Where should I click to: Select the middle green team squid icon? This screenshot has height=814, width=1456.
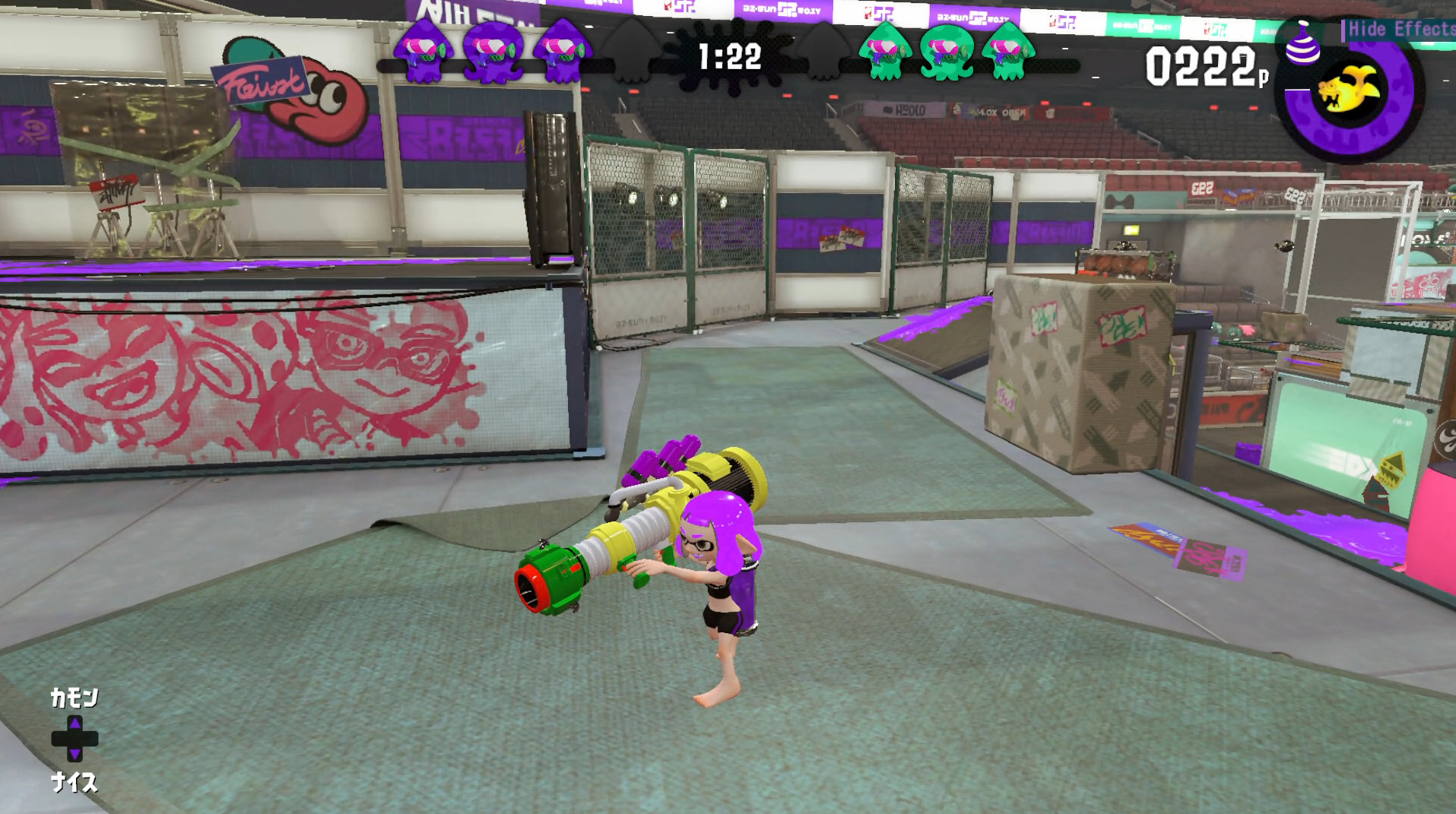click(945, 53)
